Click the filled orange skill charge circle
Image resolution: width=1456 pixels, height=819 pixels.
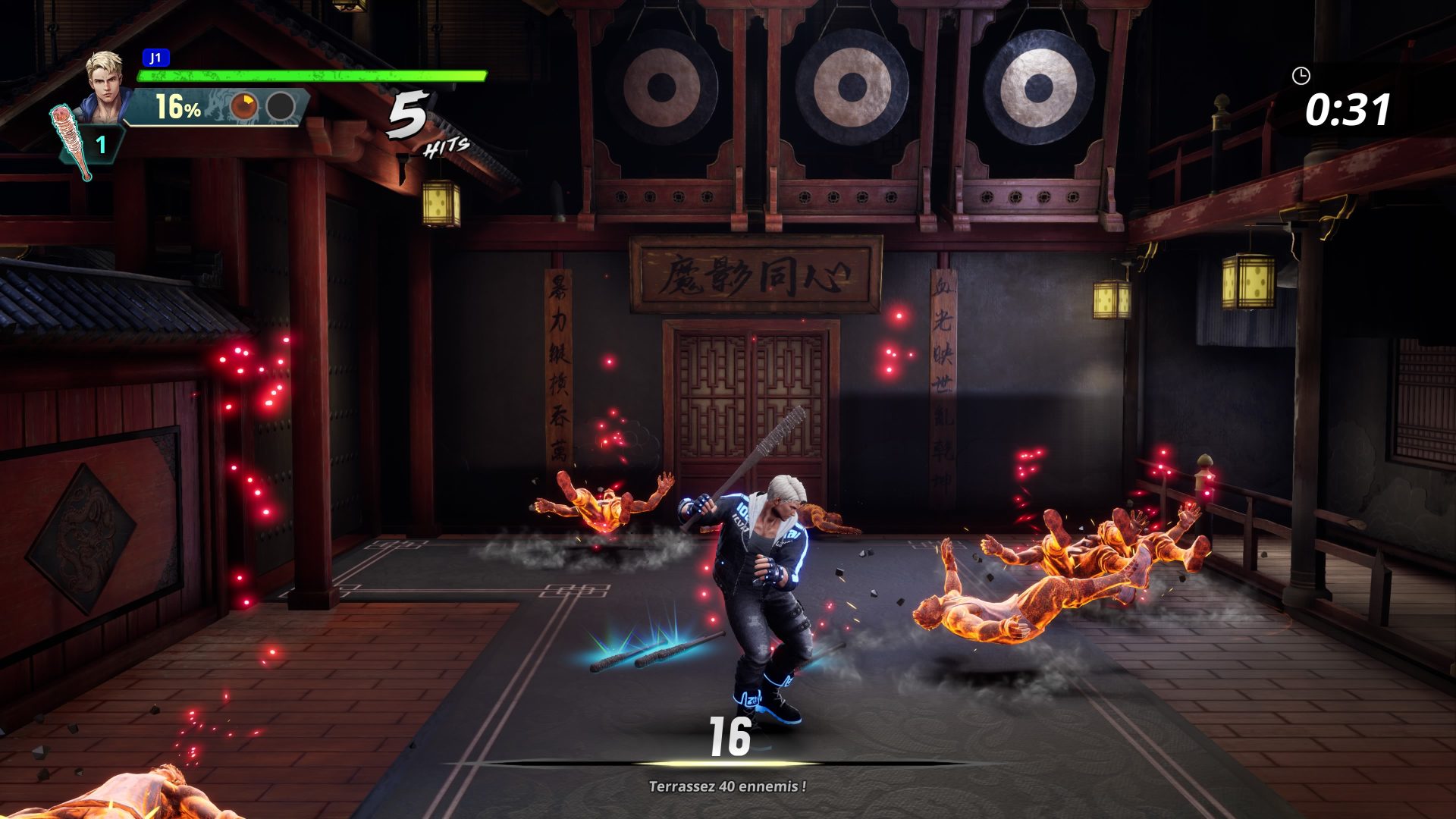point(244,108)
